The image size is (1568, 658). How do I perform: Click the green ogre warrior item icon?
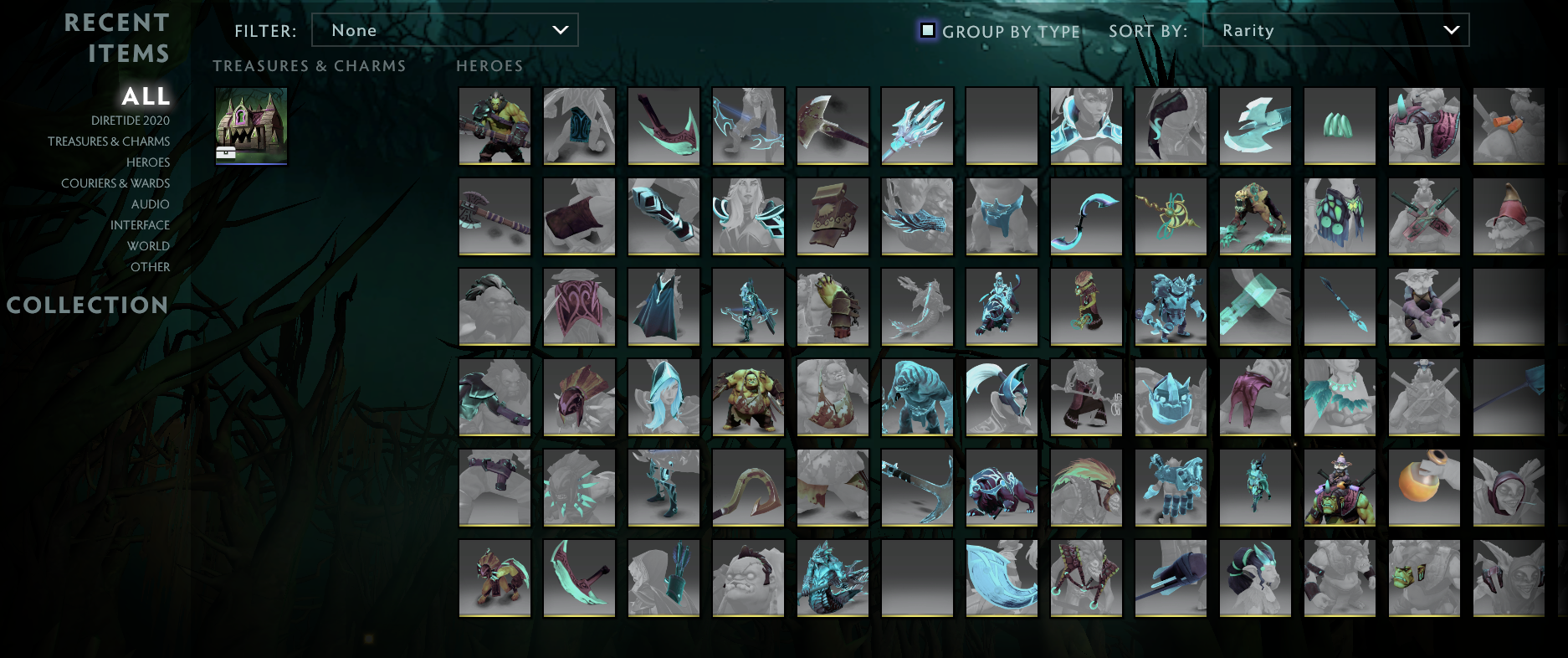[x=494, y=126]
